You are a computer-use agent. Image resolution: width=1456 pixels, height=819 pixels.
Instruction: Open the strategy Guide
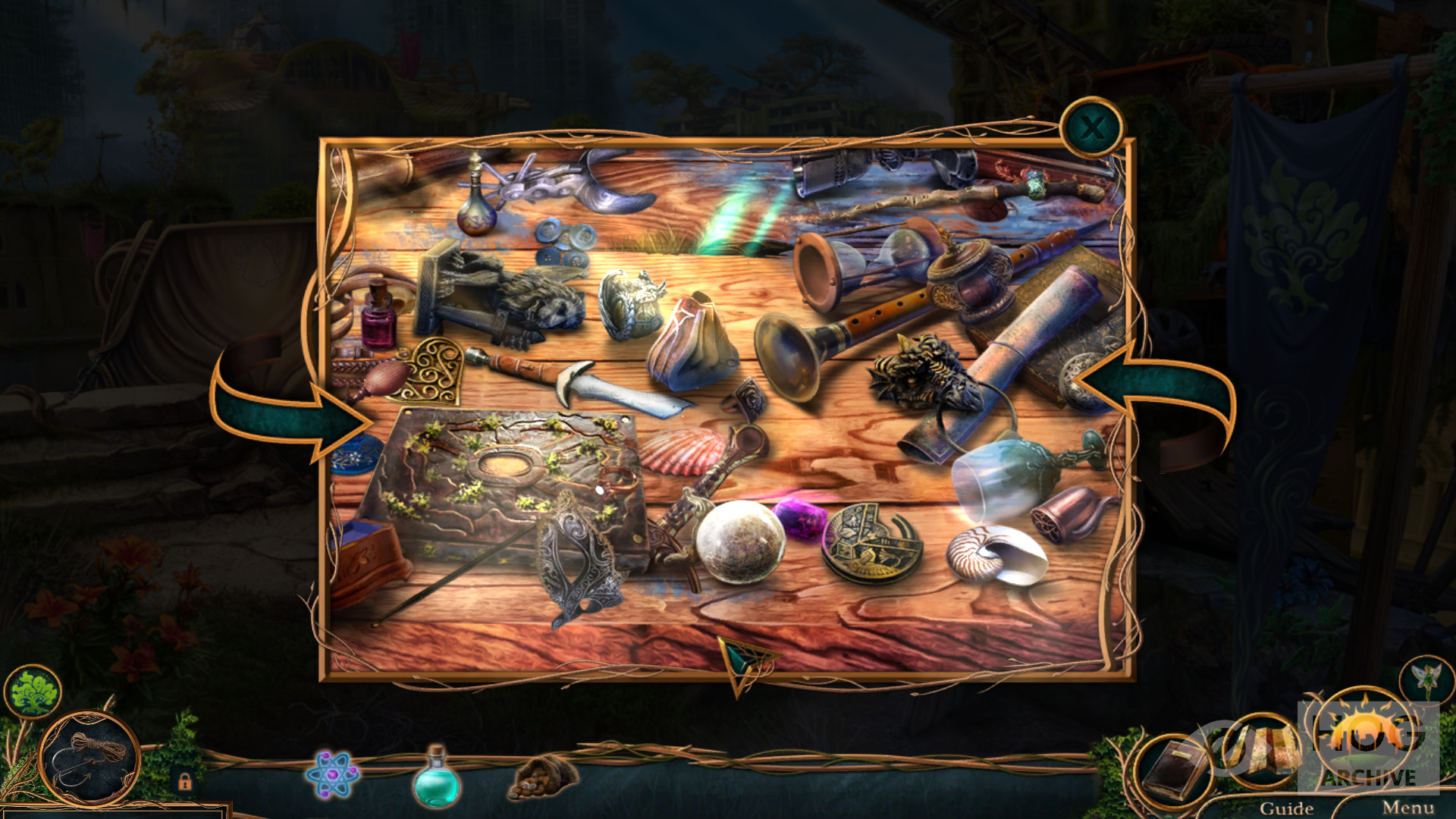point(1286,808)
